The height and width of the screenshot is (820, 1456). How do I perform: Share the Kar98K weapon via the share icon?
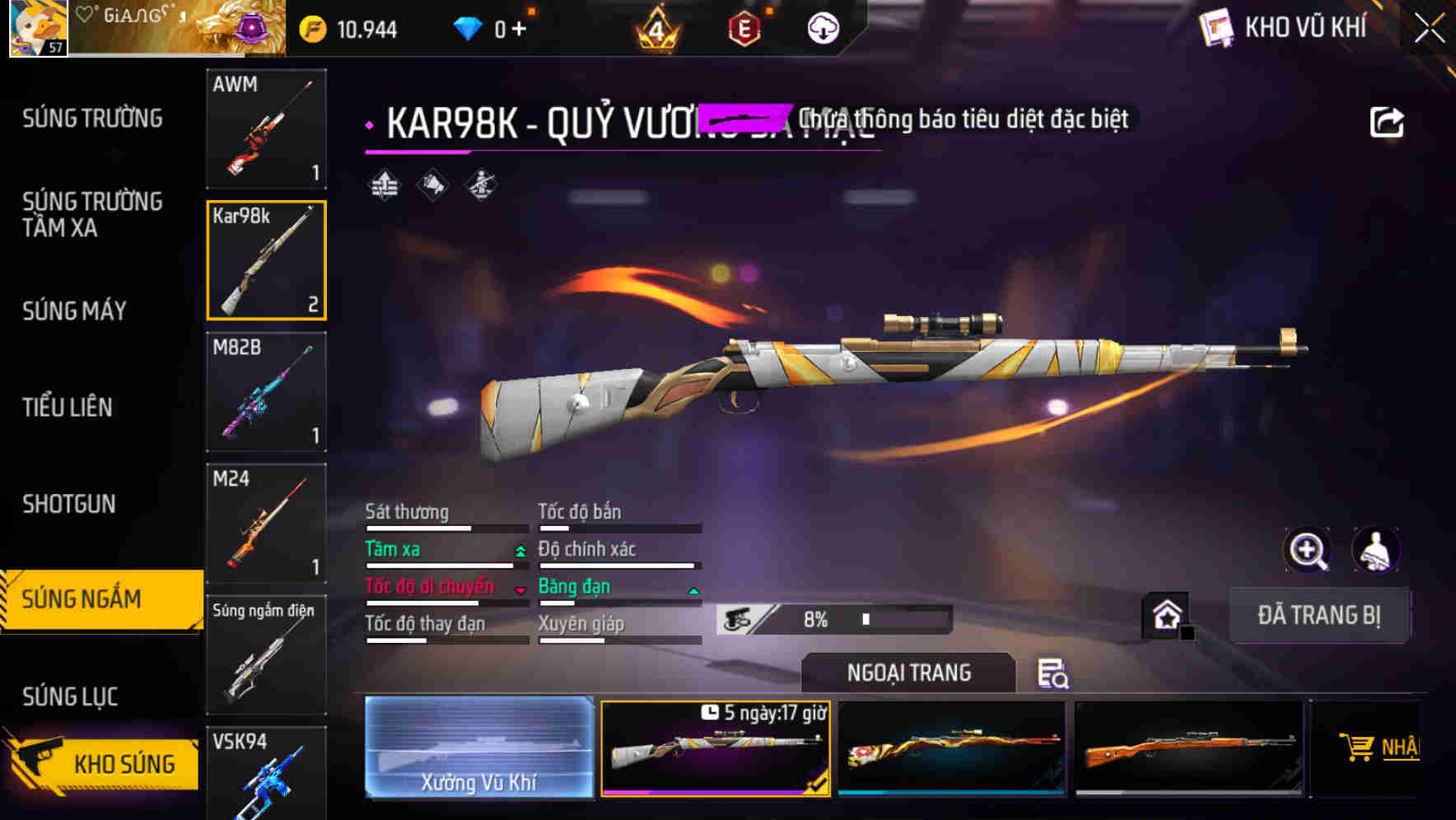coord(1387,120)
